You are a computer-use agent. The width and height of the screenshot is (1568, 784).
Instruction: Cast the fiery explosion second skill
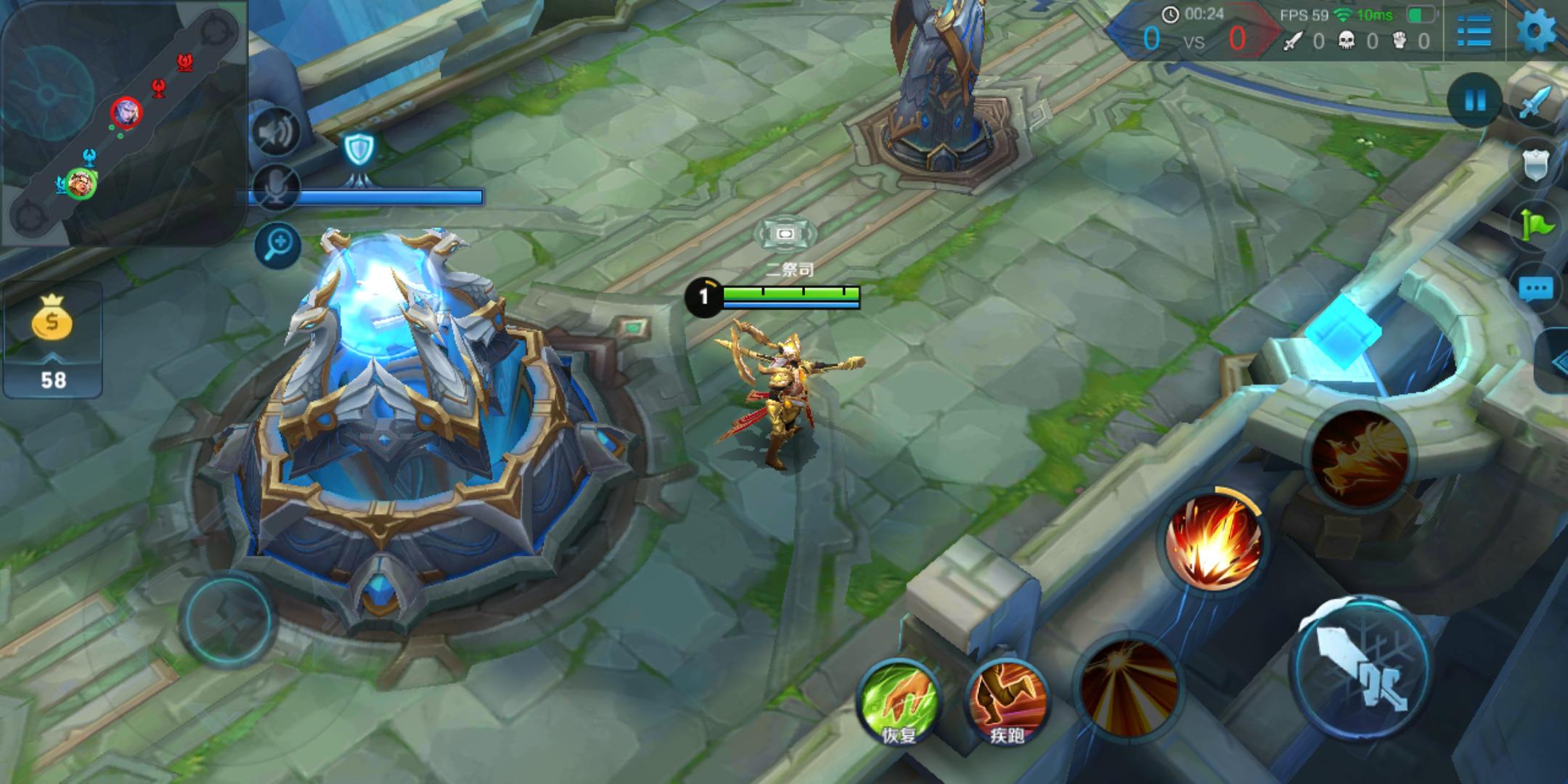pyautogui.click(x=1212, y=541)
